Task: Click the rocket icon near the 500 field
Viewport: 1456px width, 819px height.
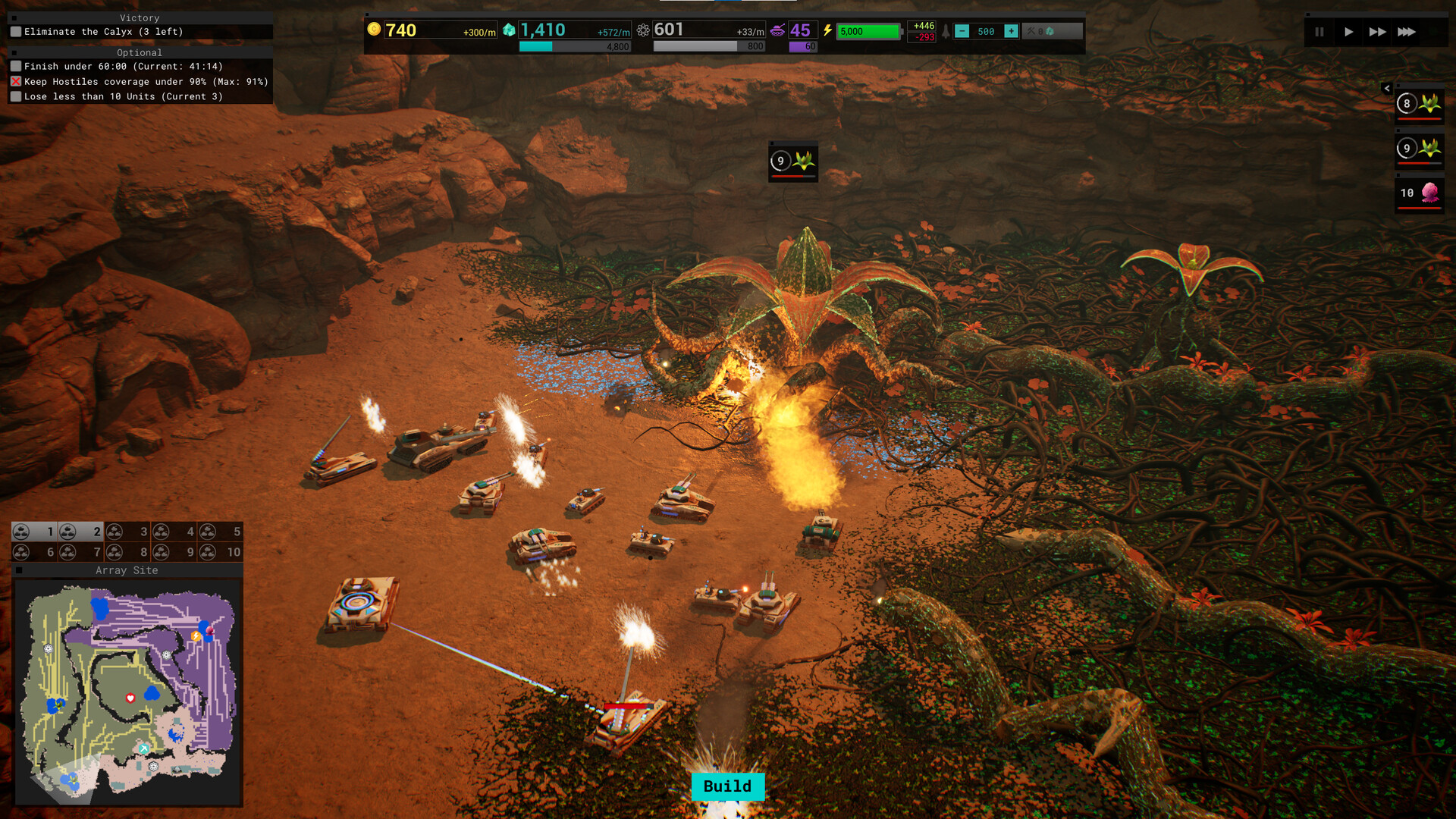Action: 946,31
